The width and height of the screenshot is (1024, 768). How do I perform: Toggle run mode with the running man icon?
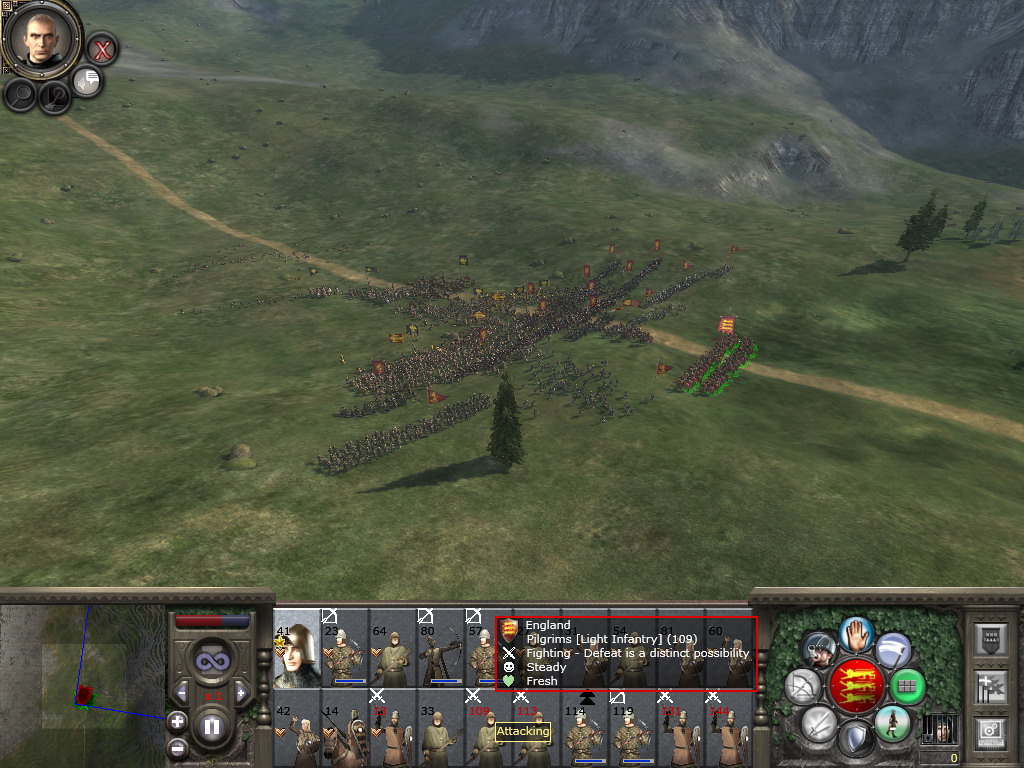[892, 722]
